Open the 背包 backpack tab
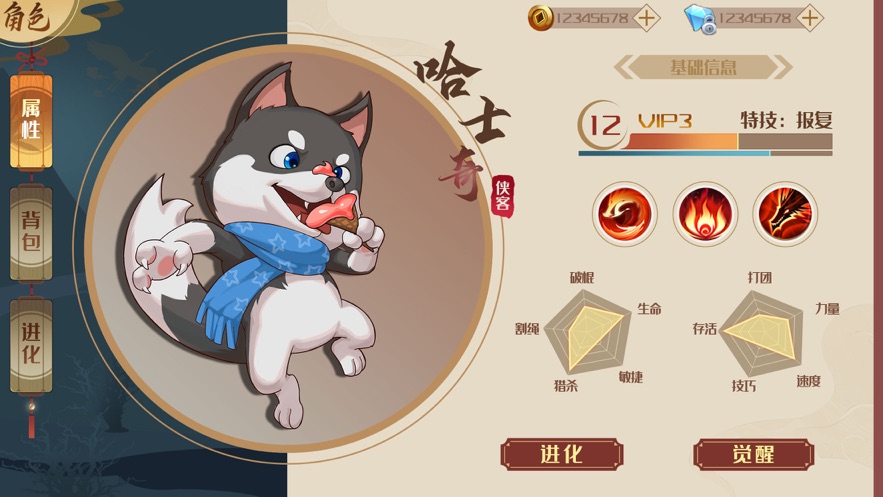This screenshot has width=883, height=497. click(x=31, y=232)
